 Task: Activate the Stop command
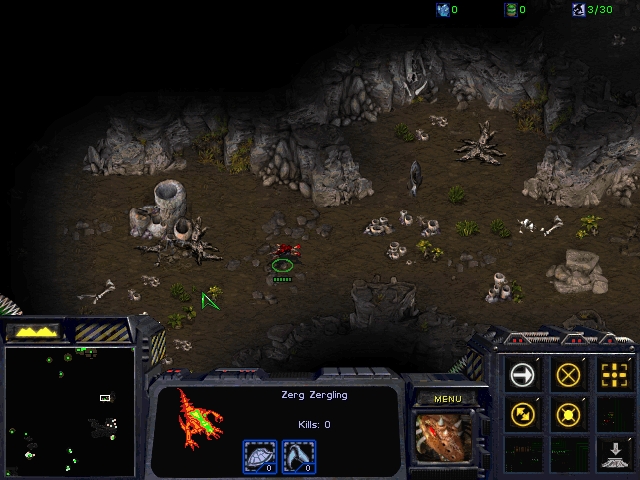[569, 375]
